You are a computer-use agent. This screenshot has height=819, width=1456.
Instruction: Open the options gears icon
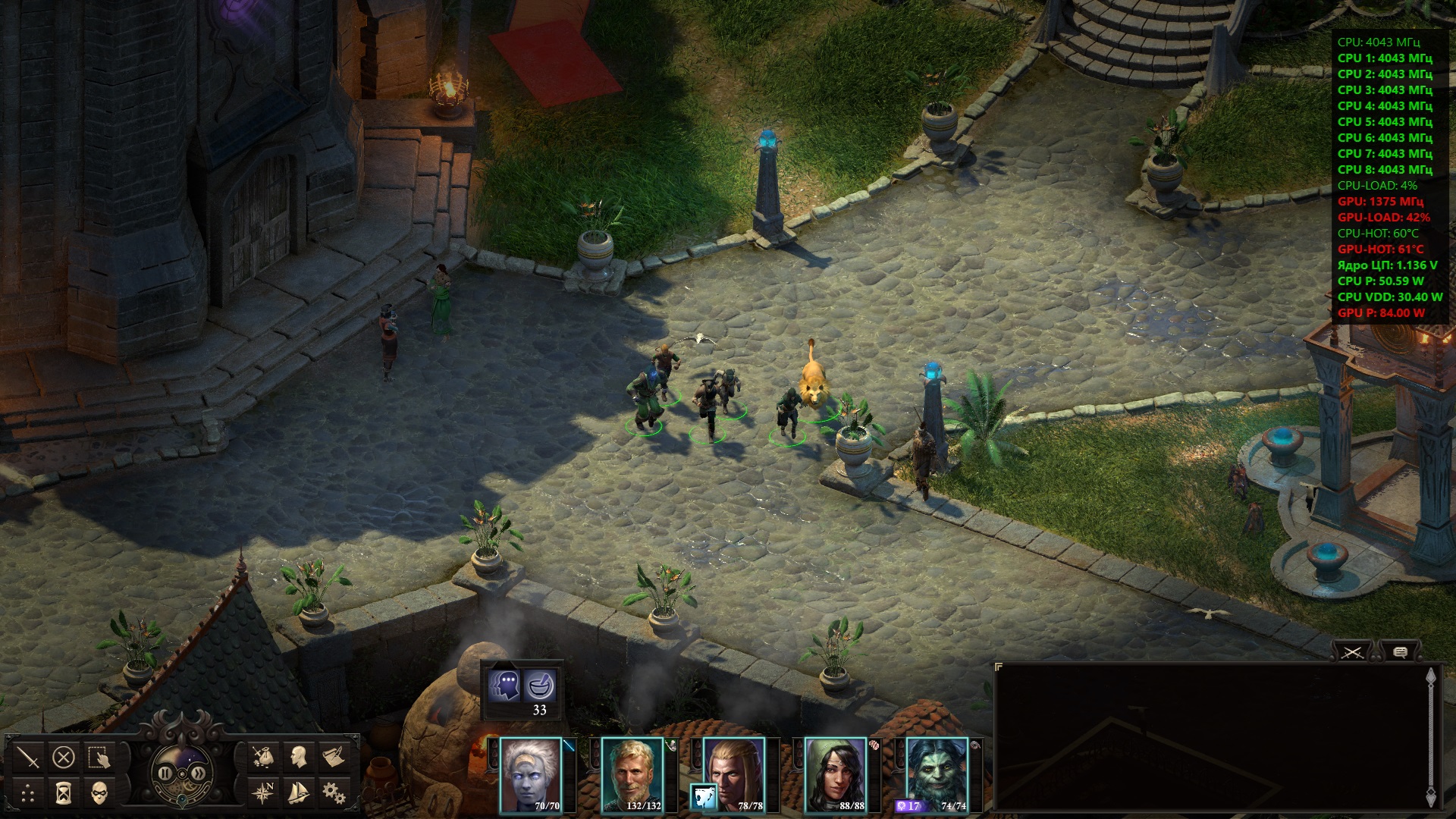(334, 793)
